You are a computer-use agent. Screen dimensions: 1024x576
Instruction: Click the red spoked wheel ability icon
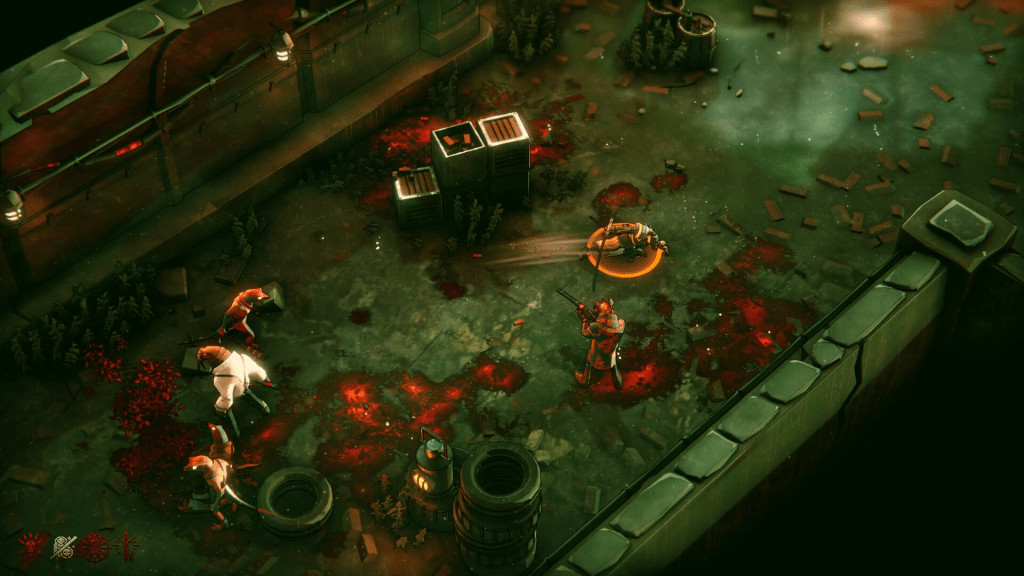96,547
